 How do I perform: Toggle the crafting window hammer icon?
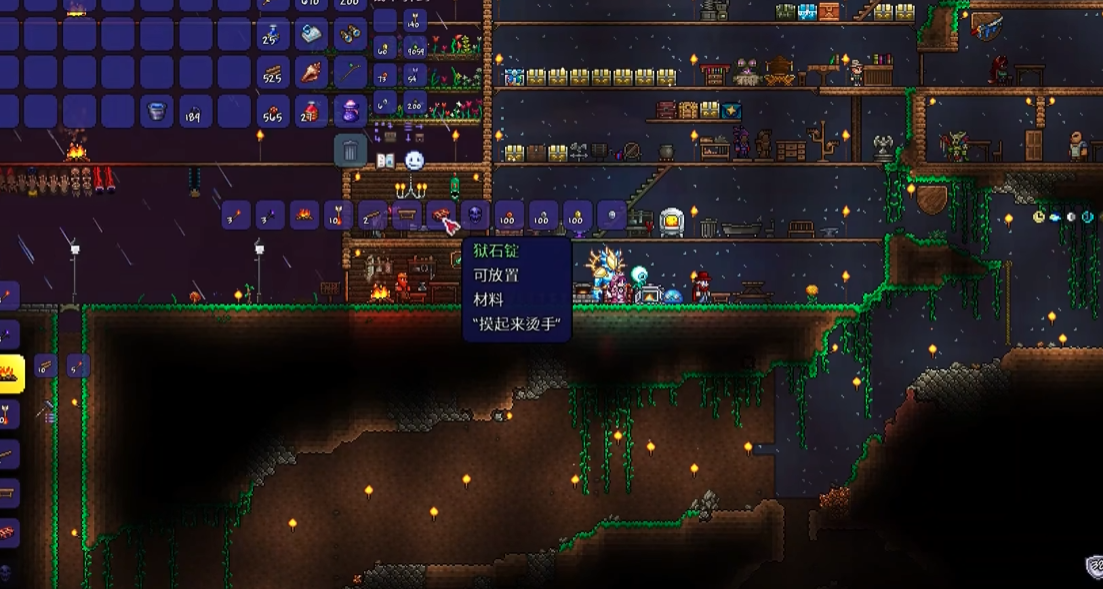tap(46, 409)
